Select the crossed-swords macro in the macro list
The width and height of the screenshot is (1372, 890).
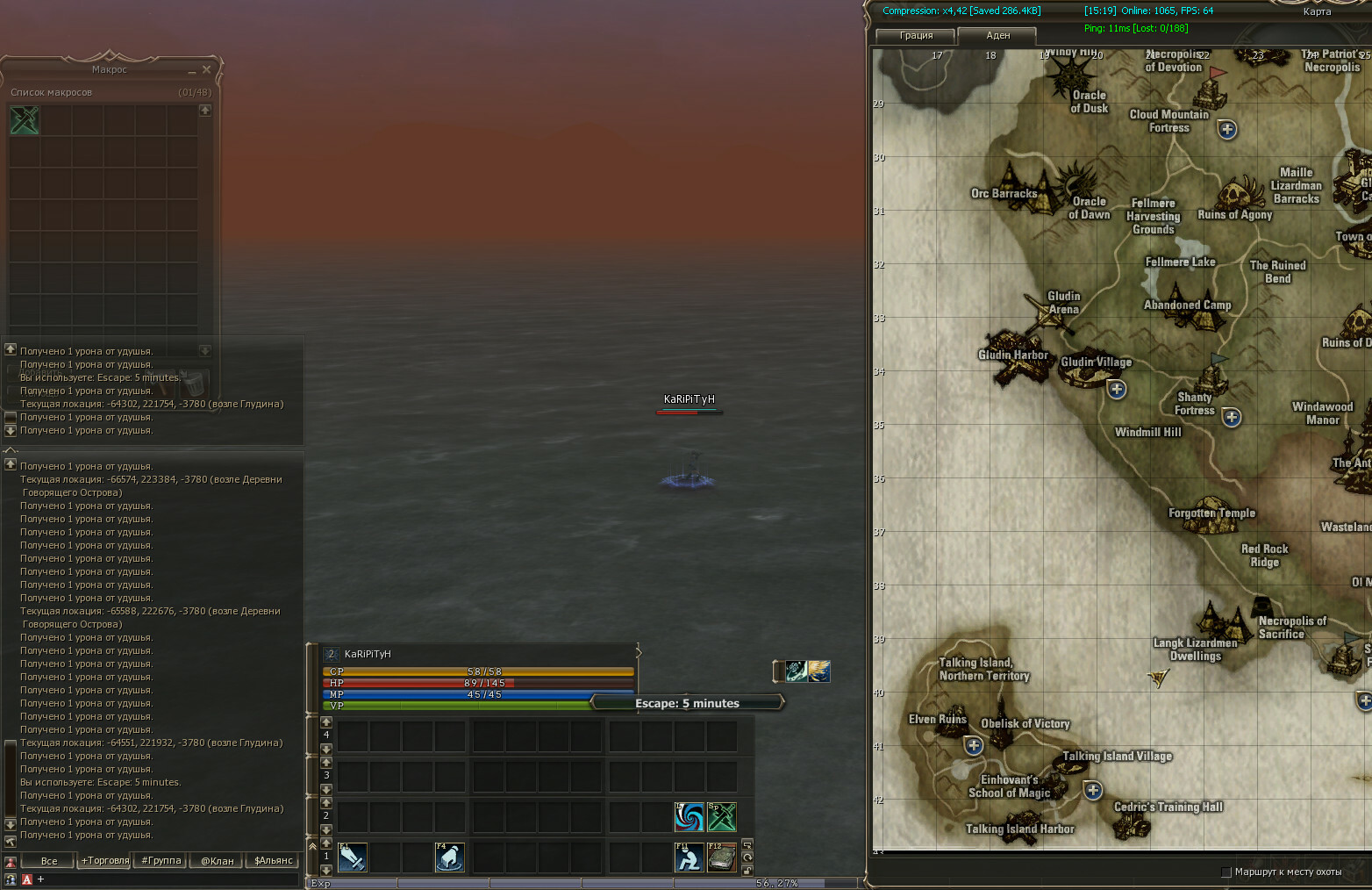[x=25, y=119]
